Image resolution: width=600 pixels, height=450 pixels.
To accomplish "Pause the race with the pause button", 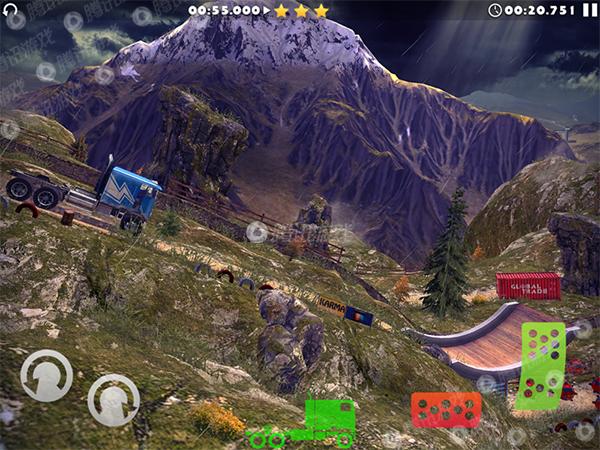I will (589, 10).
